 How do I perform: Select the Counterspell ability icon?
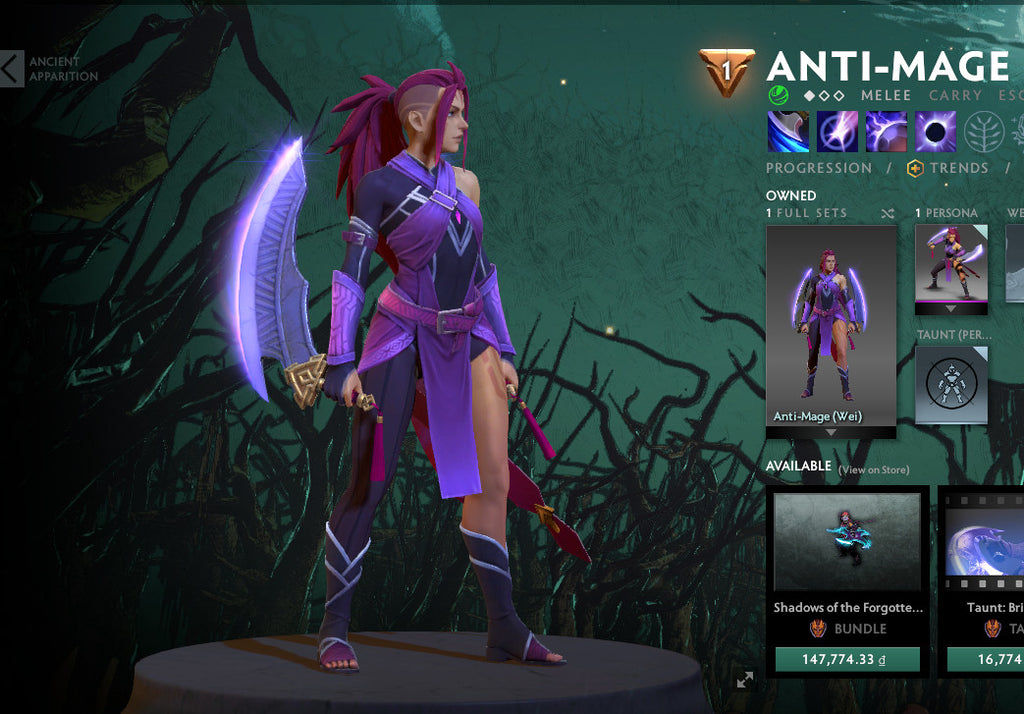tap(886, 131)
